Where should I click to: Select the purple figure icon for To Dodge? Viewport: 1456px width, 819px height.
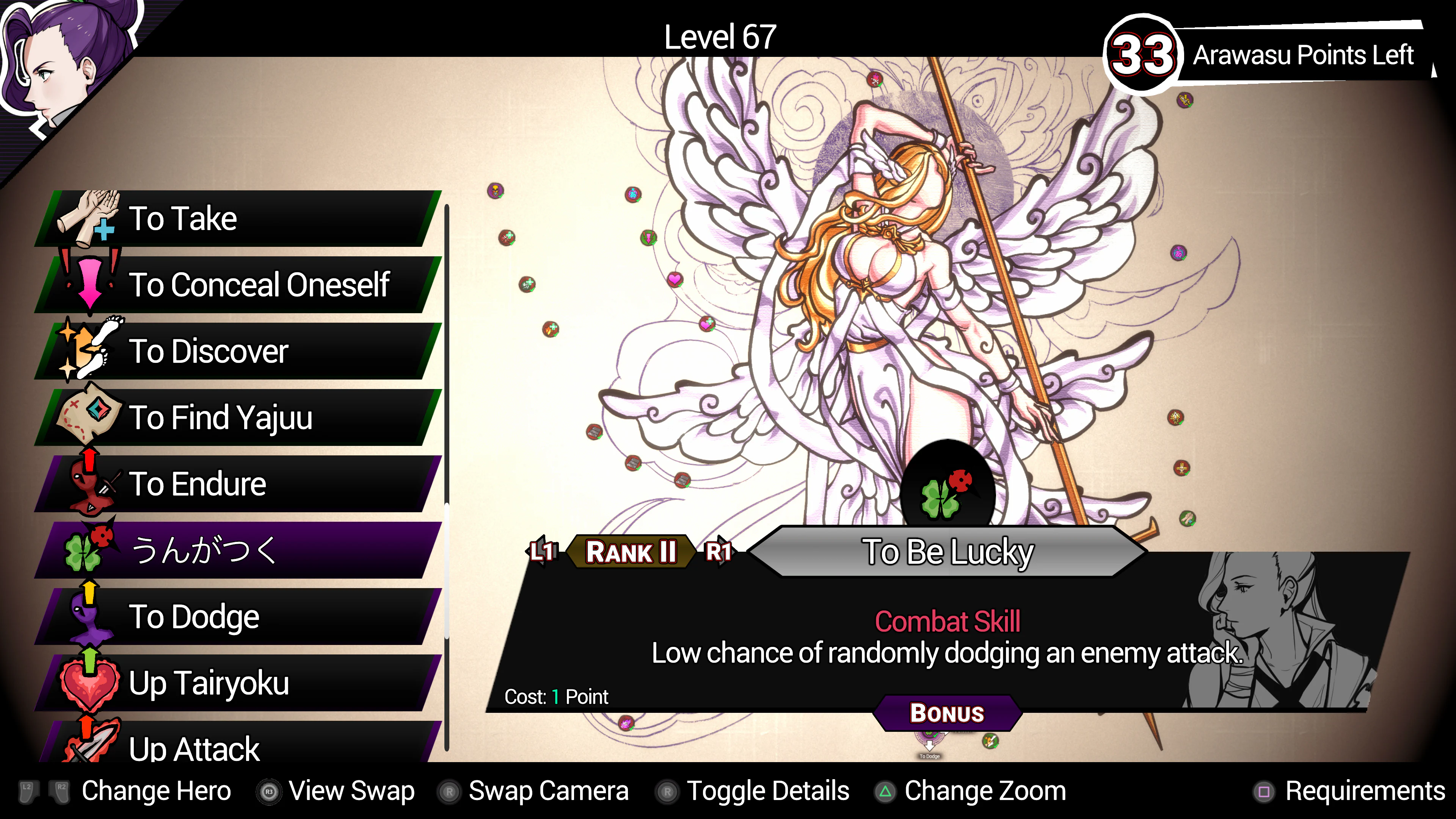[89, 617]
